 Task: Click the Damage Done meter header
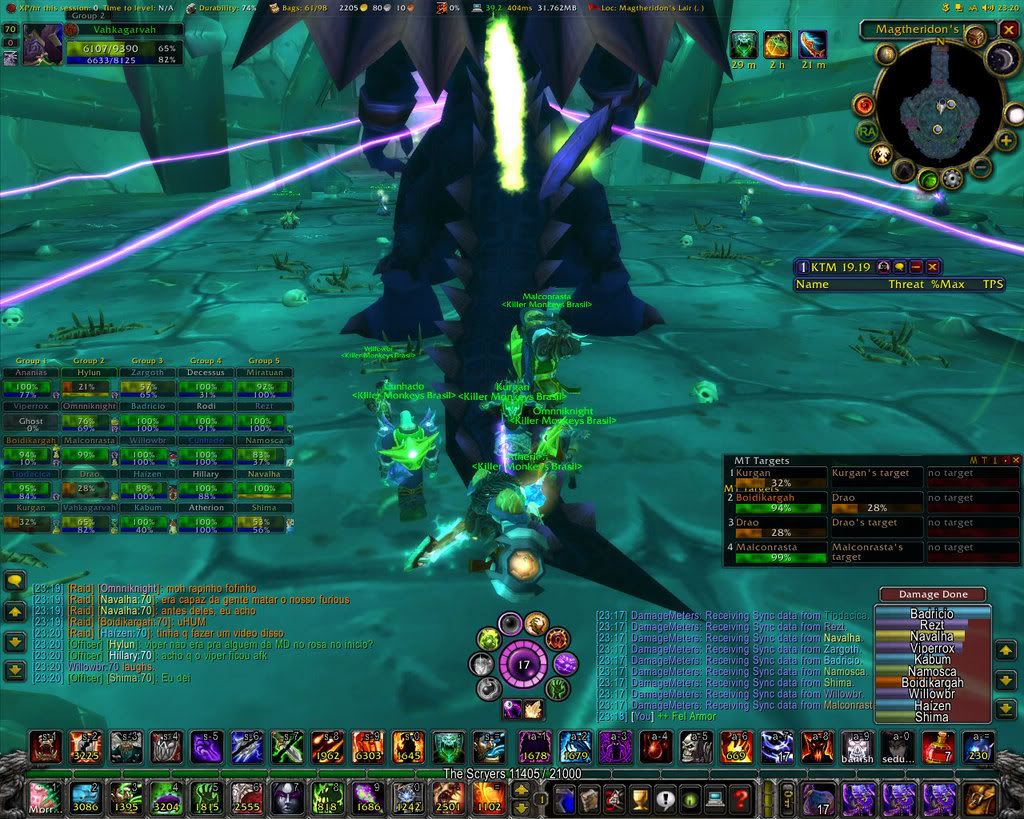[932, 594]
